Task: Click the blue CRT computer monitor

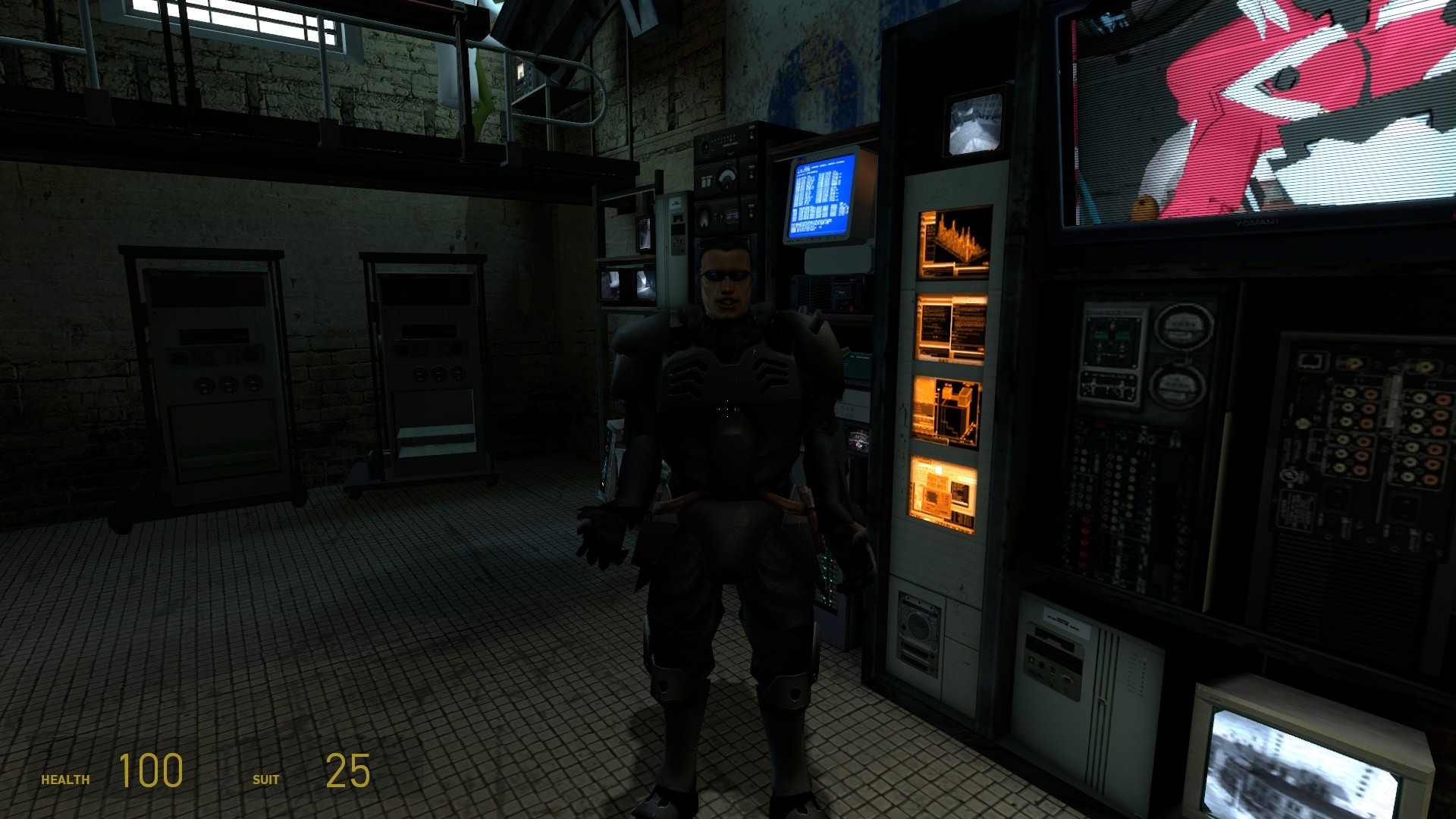Action: tap(823, 196)
